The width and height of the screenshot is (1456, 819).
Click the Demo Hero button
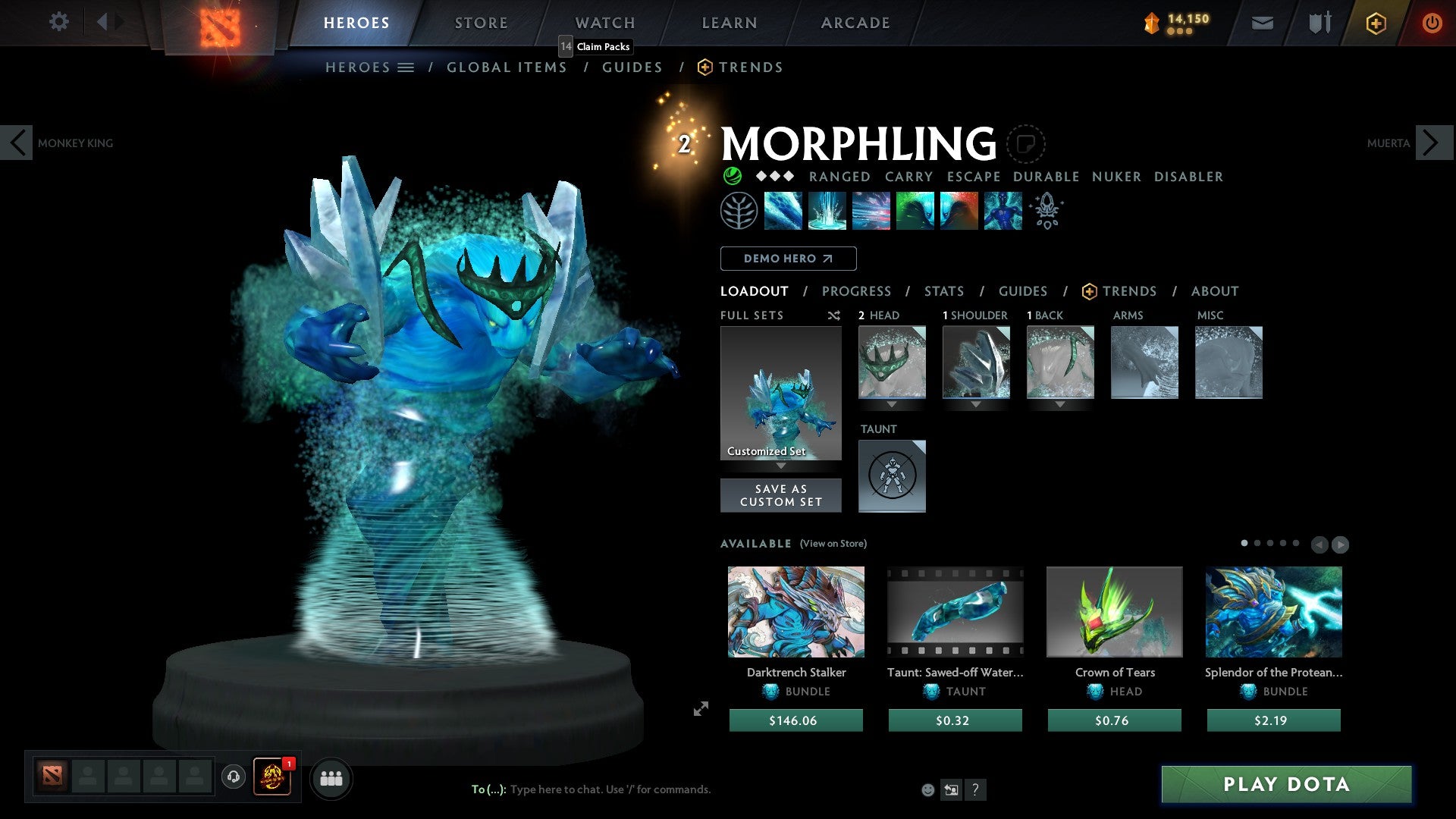[x=788, y=258]
